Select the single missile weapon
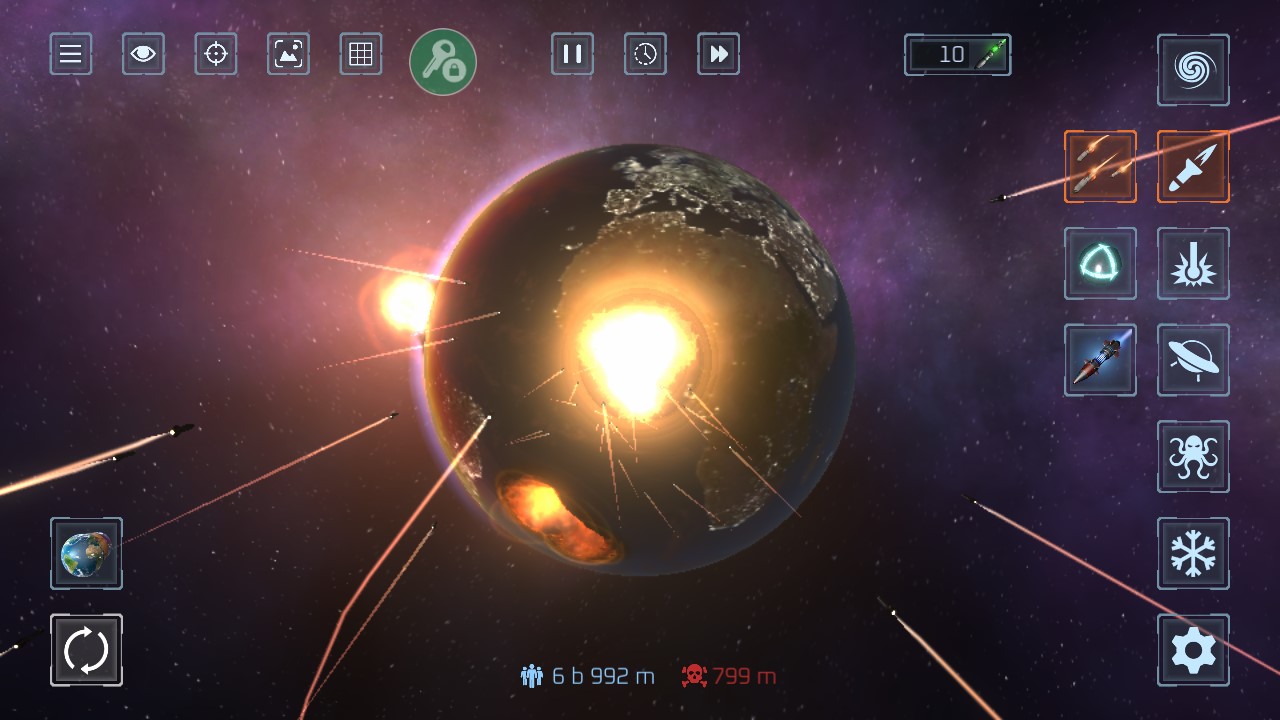Screen dimensions: 1280x720 click(1193, 167)
